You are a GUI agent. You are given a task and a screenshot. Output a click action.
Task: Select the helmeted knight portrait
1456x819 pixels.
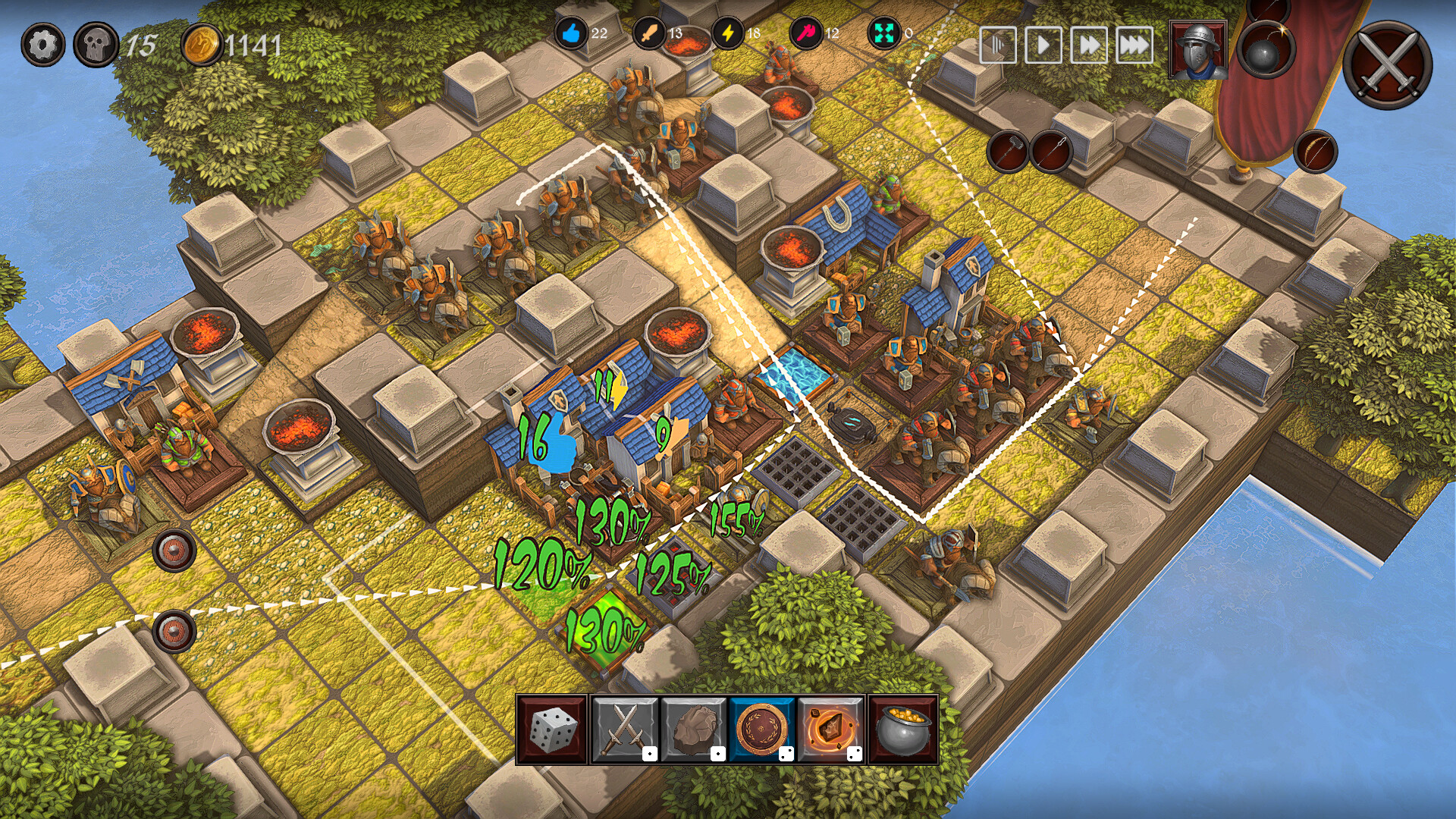click(x=1198, y=50)
